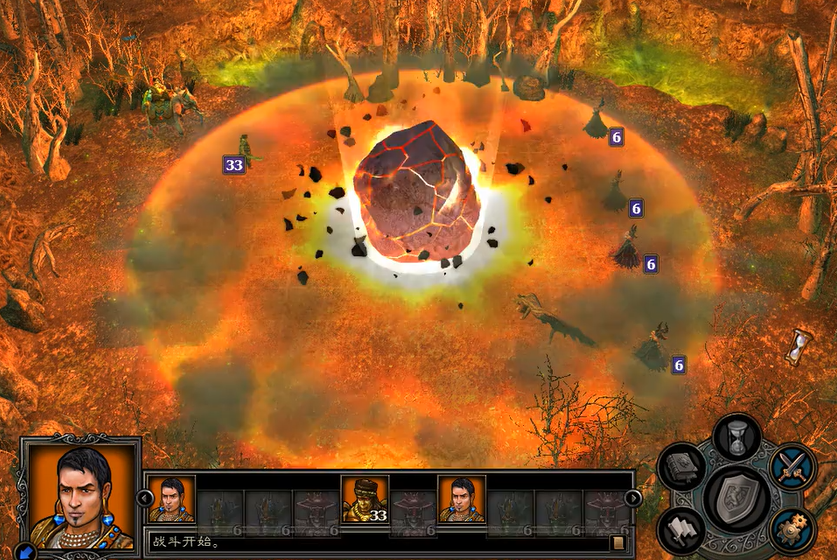Viewport: 837px width, 560px height.
Task: Activate the shield defend button
Action: [x=737, y=498]
